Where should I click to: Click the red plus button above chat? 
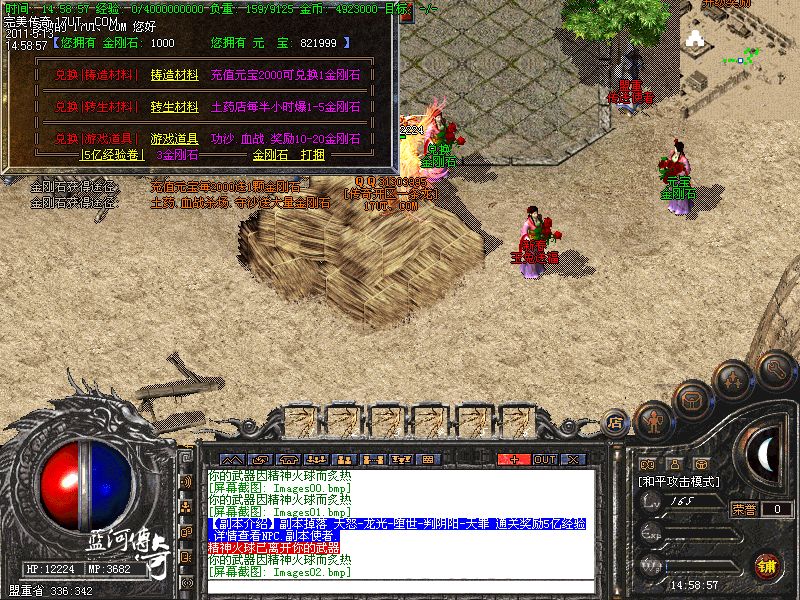514,459
